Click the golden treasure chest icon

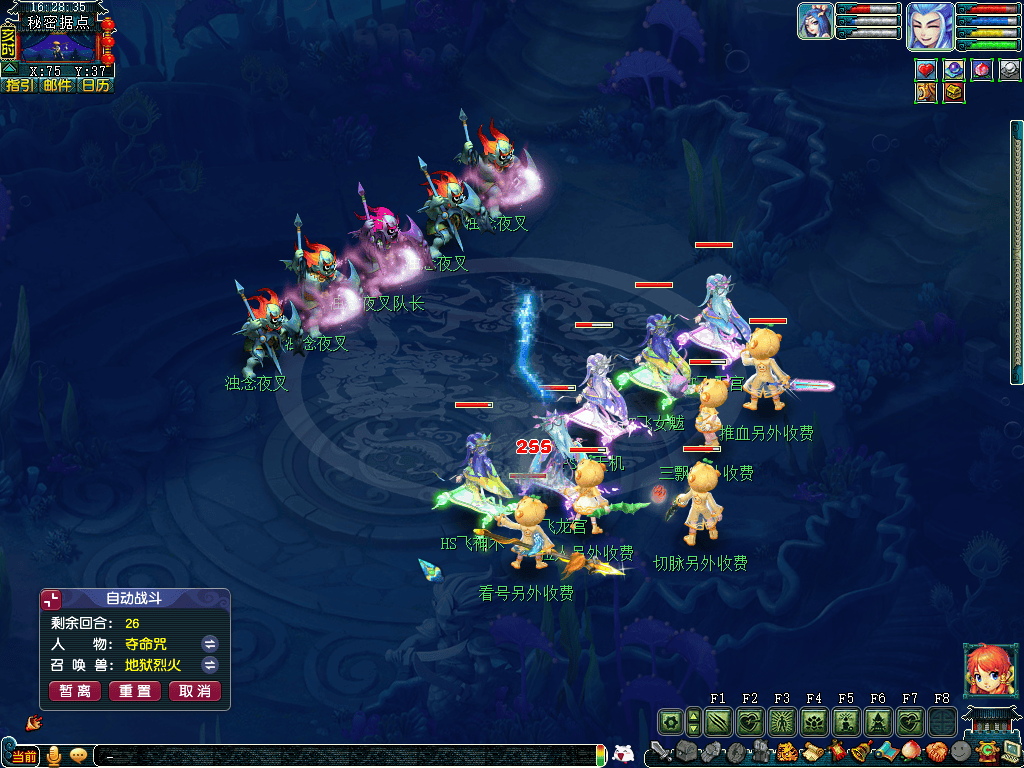pyautogui.click(x=954, y=92)
